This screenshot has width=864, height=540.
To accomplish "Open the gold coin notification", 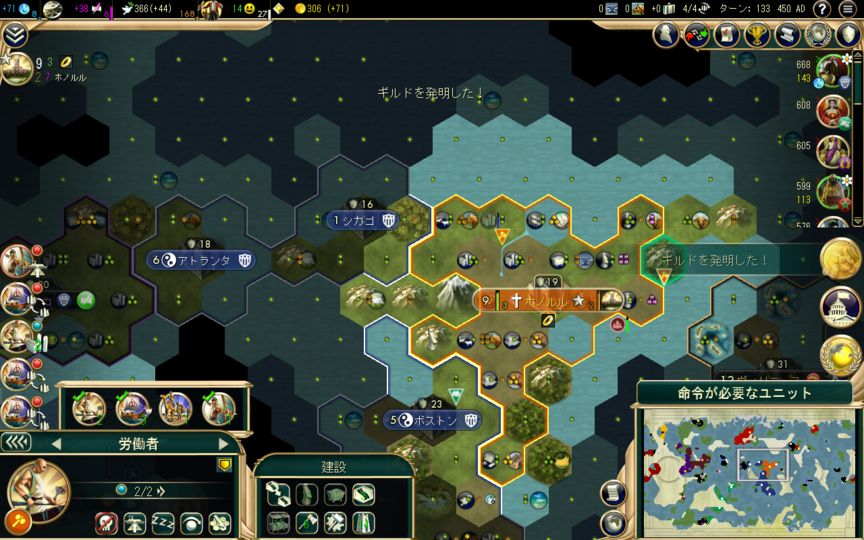I will click(x=840, y=260).
